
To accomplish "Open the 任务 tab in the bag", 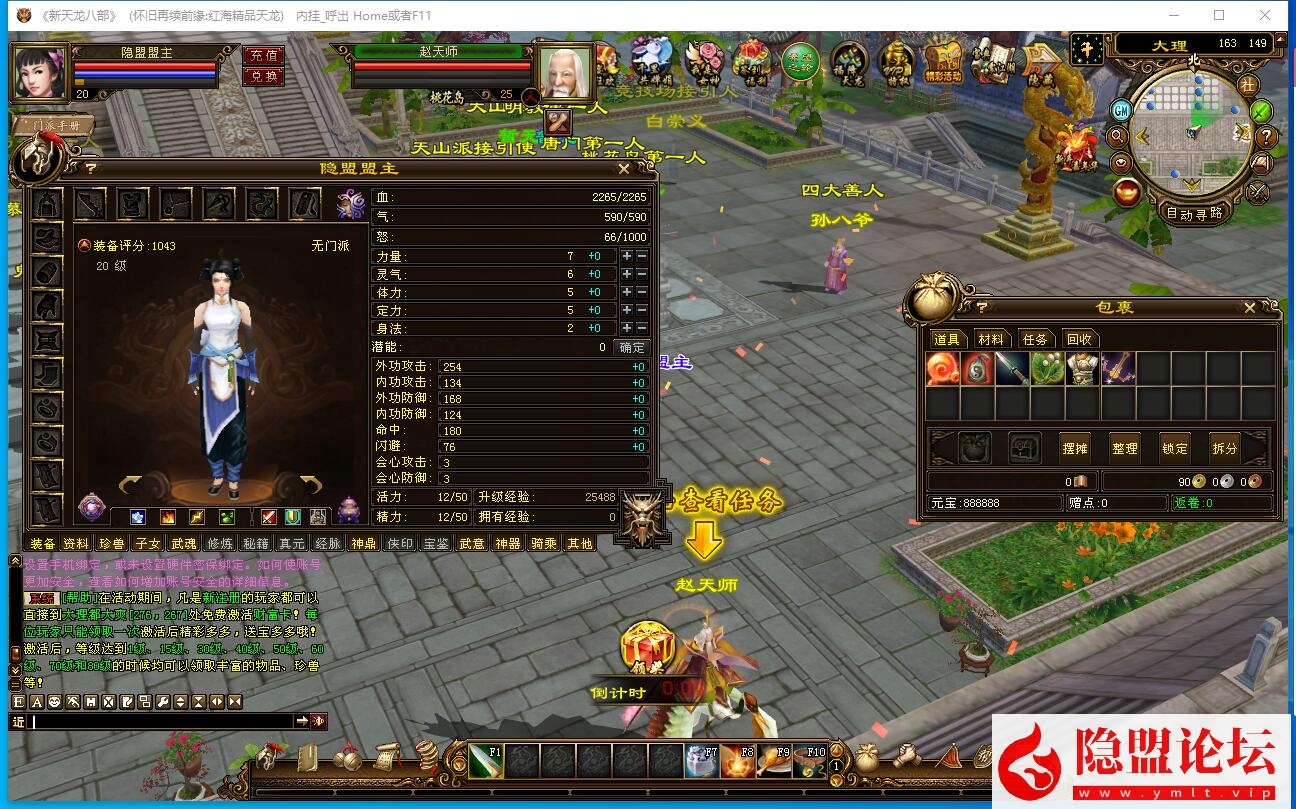I will tap(1034, 339).
